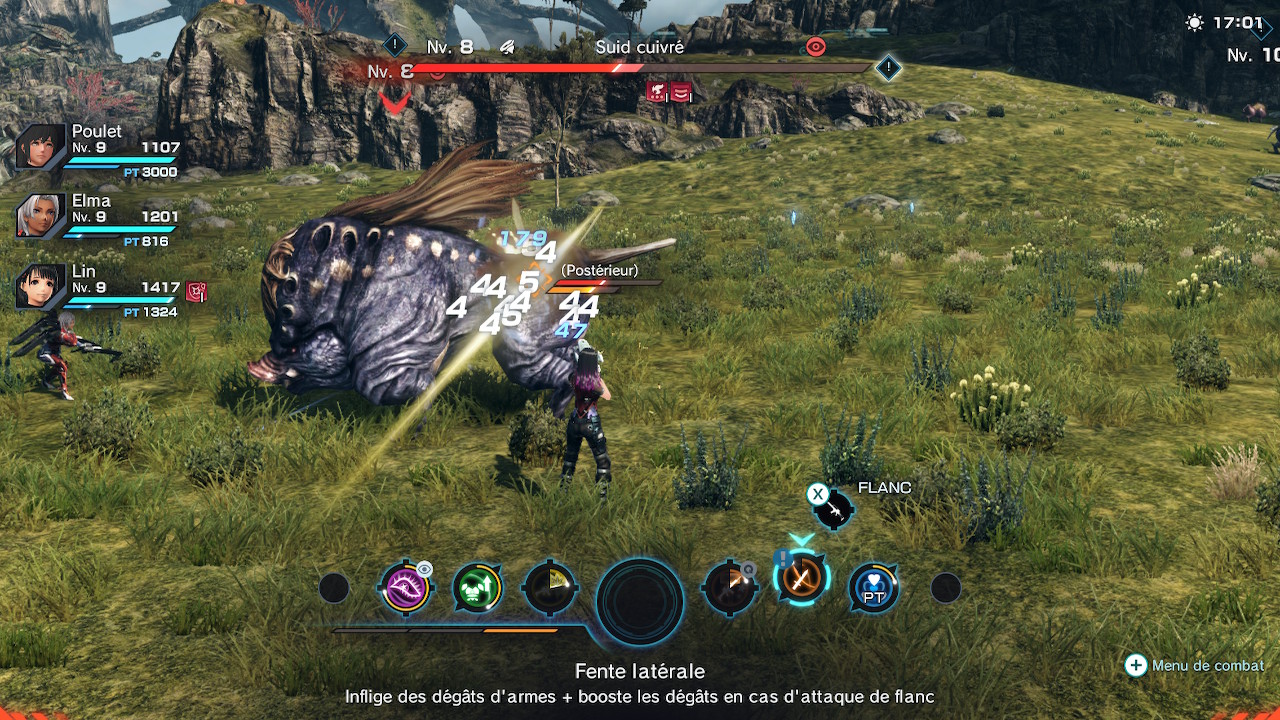Use the green skull buff art
The image size is (1280, 720).
tap(477, 588)
